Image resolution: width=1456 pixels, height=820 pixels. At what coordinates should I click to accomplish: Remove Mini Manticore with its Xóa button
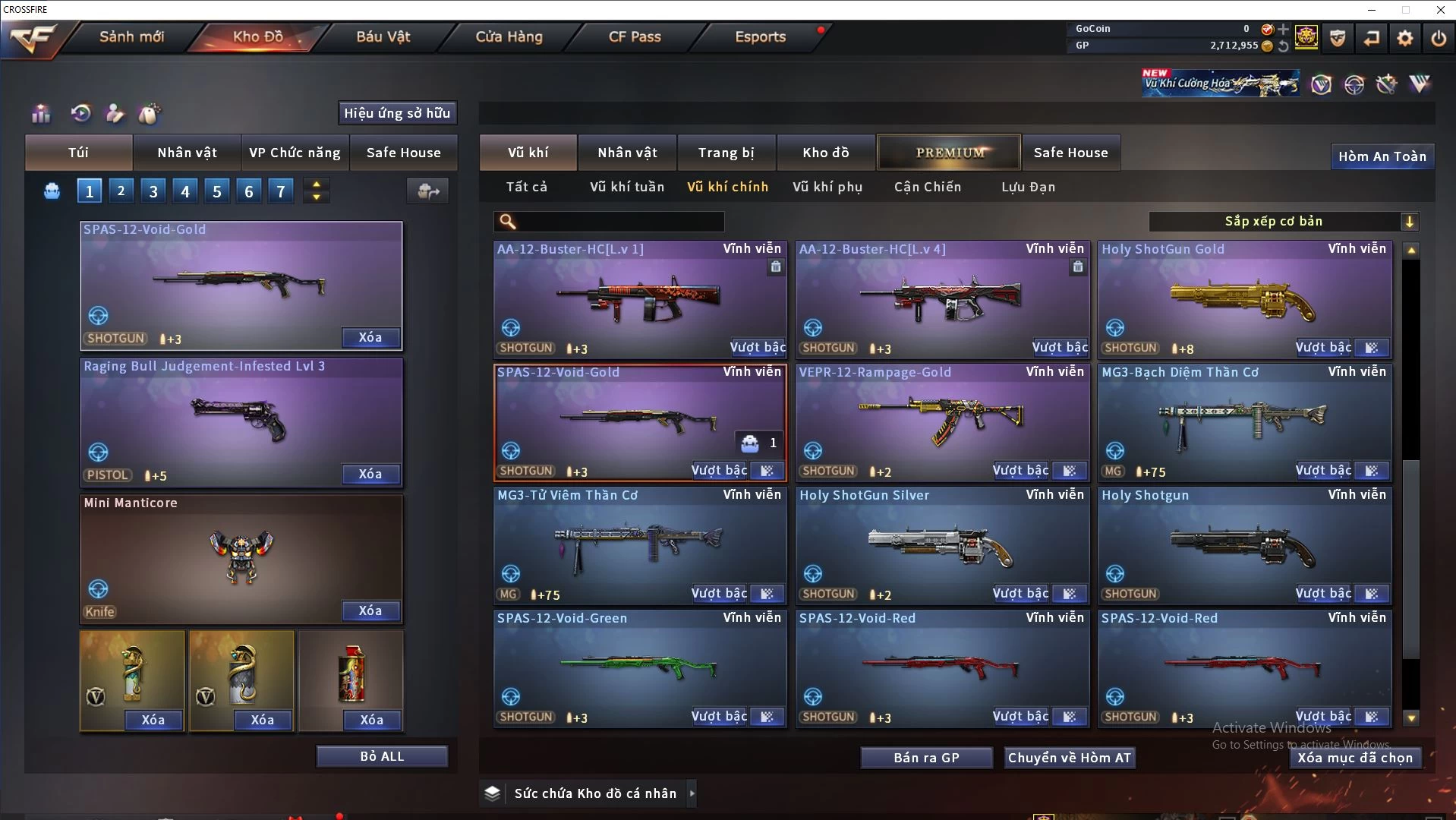click(370, 610)
